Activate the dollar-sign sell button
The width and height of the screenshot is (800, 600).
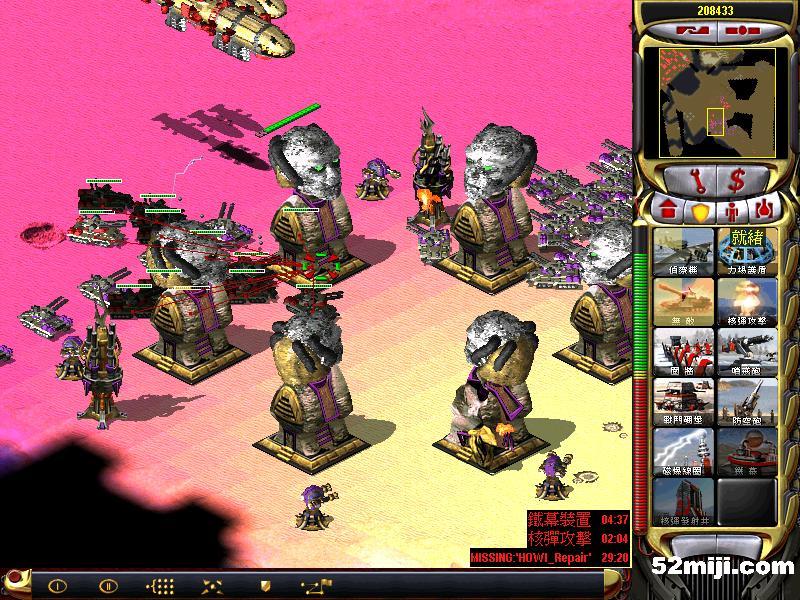pos(736,181)
